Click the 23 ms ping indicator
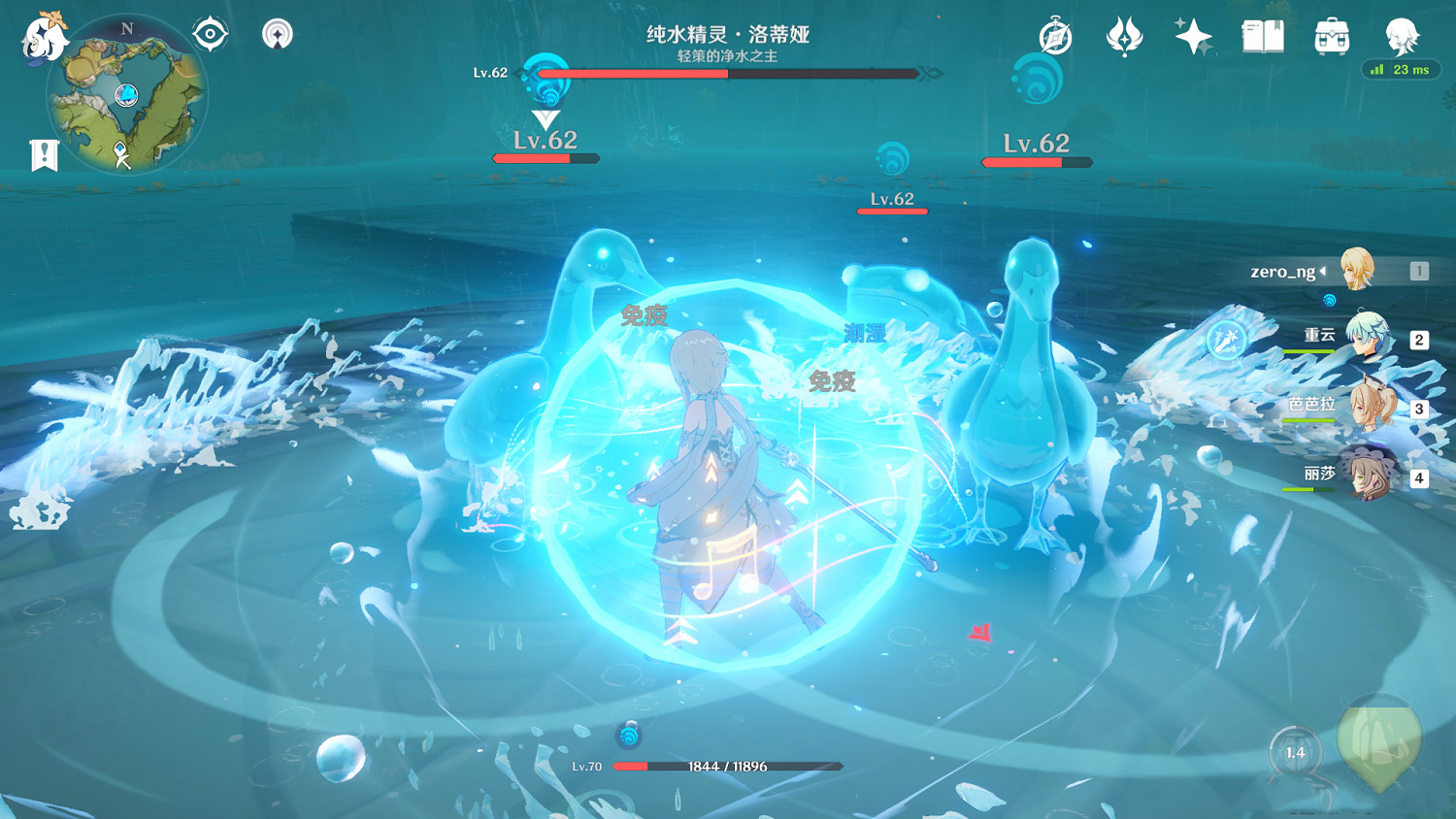 point(1400,70)
